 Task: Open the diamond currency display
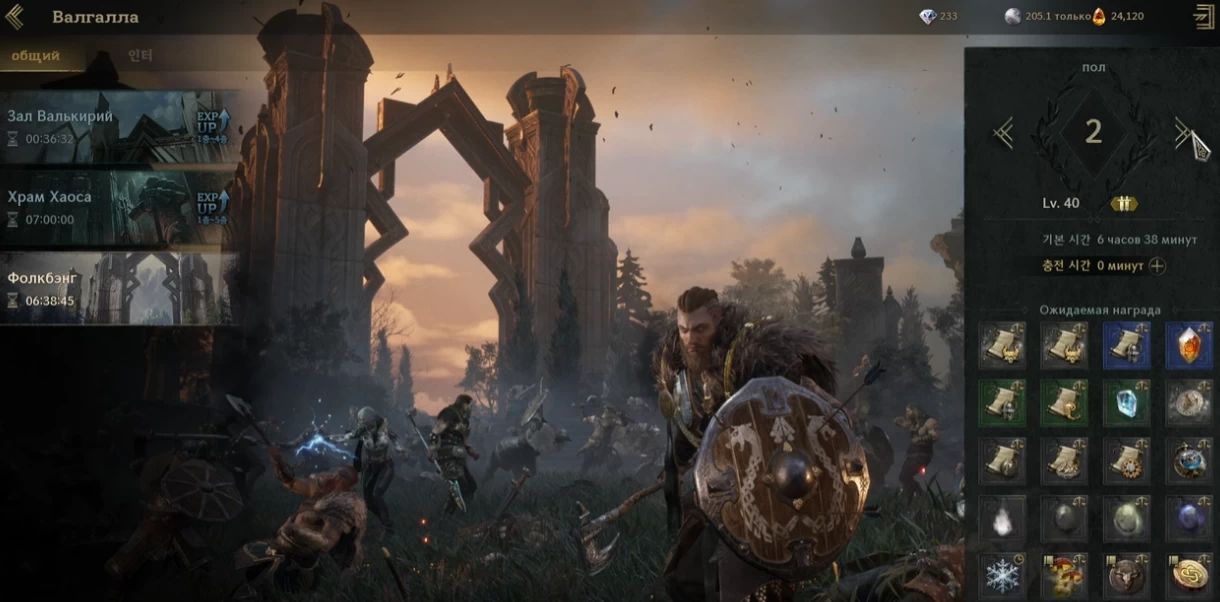tap(928, 17)
